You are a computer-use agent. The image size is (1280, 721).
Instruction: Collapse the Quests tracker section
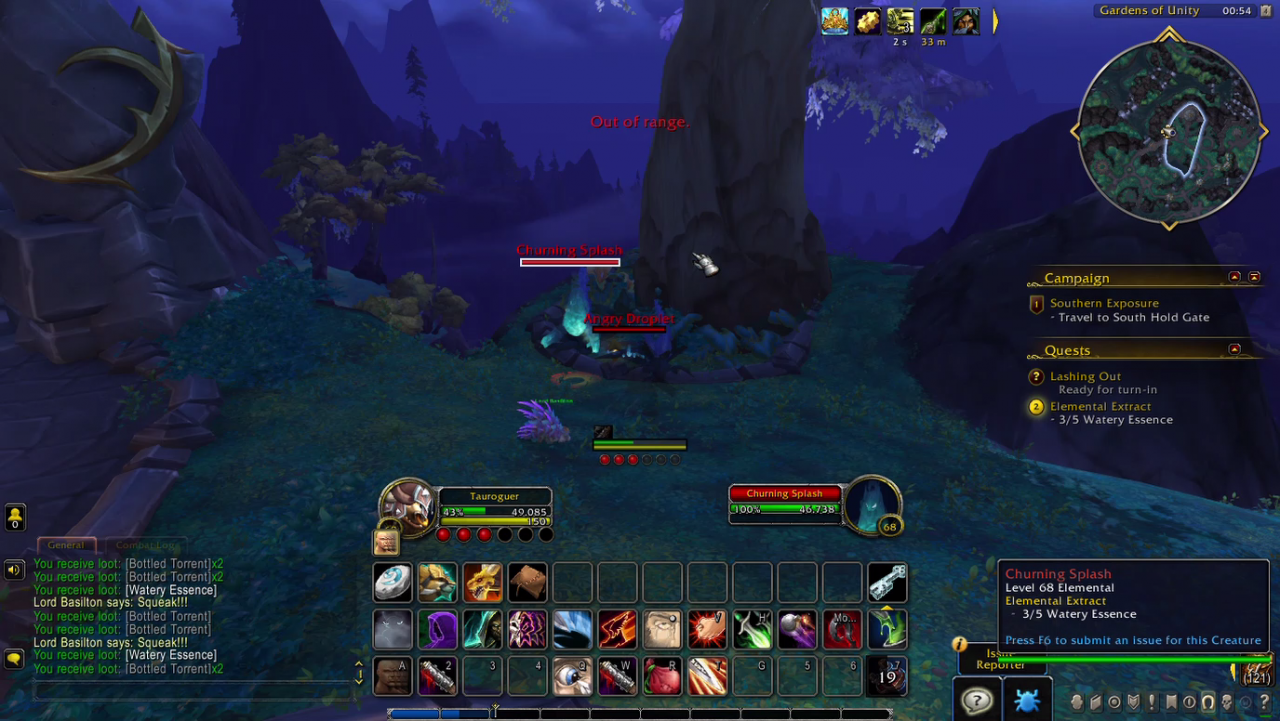tap(1234, 349)
